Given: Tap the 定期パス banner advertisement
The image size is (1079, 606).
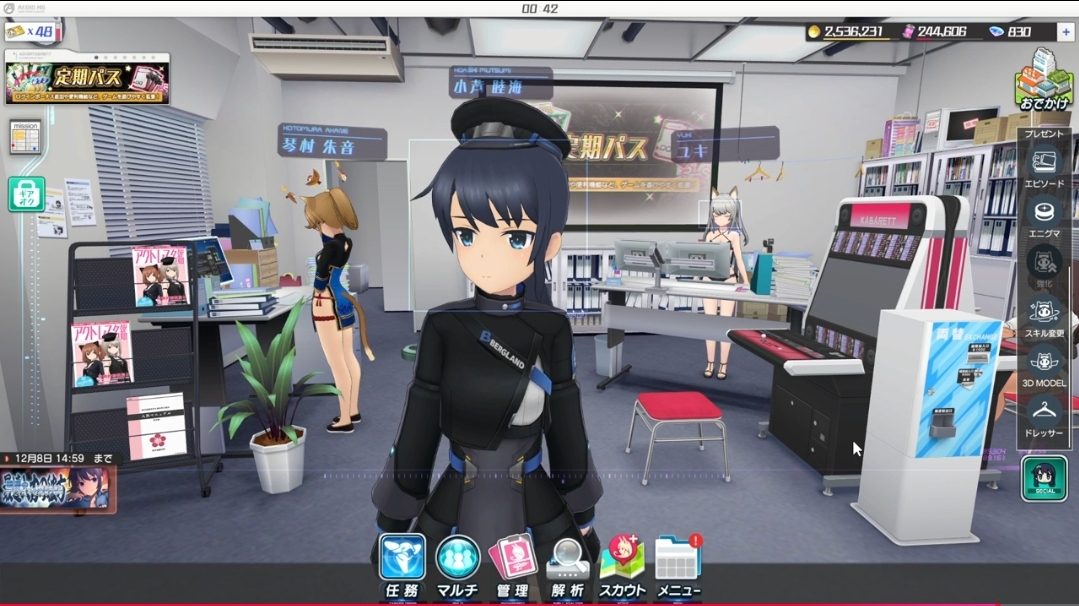Looking at the screenshot, I should point(87,81).
